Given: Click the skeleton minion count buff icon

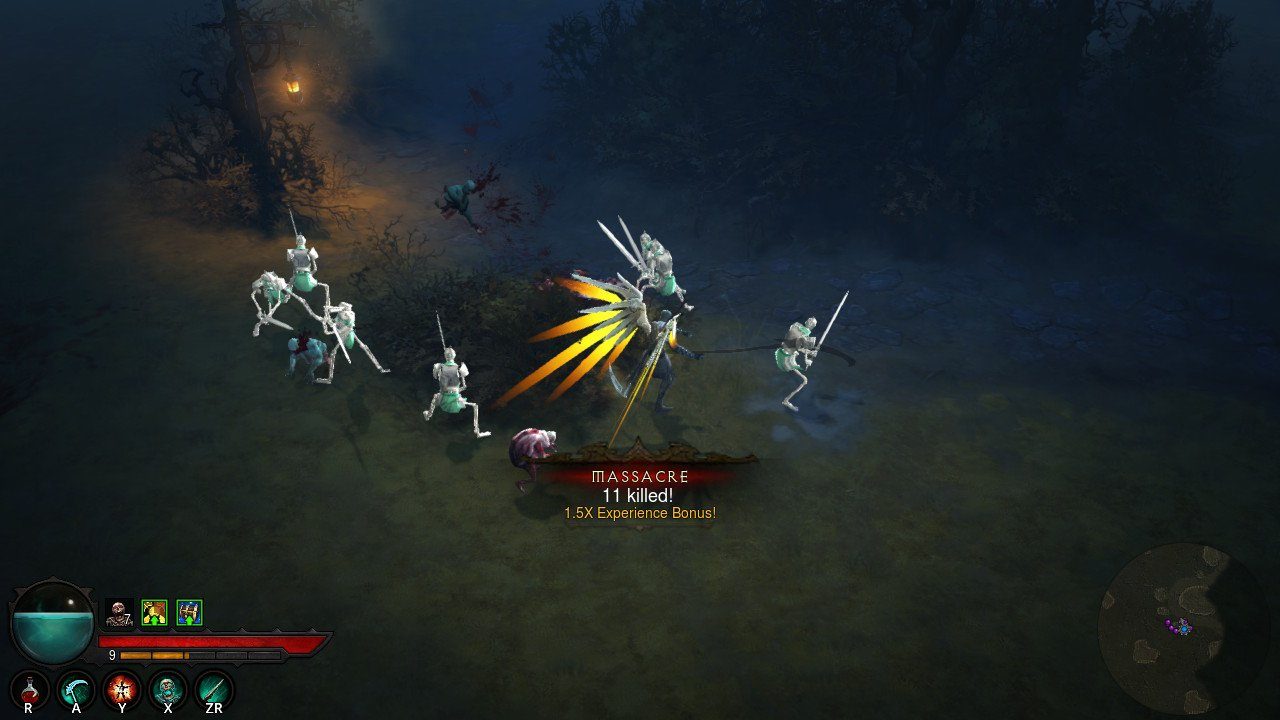Looking at the screenshot, I should 119,612.
